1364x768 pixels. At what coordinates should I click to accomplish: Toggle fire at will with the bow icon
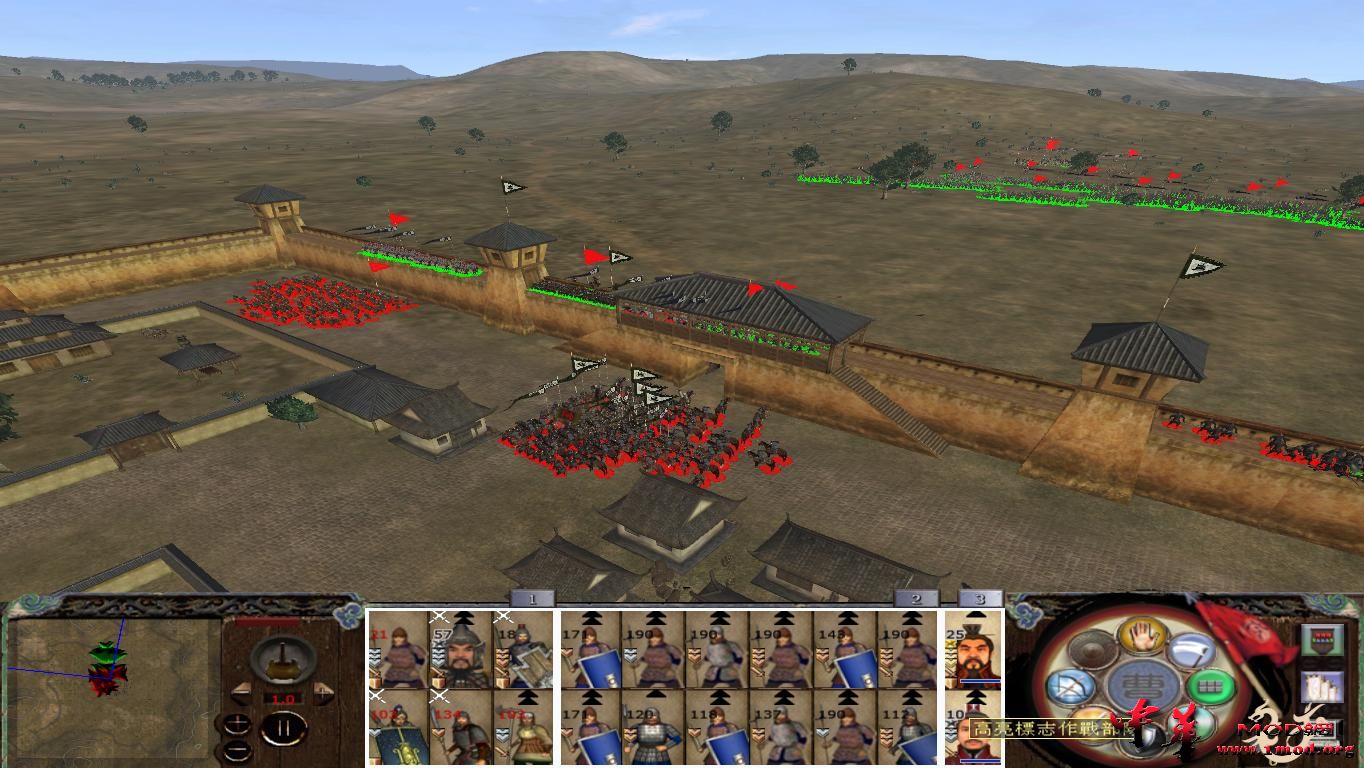coord(1071,687)
